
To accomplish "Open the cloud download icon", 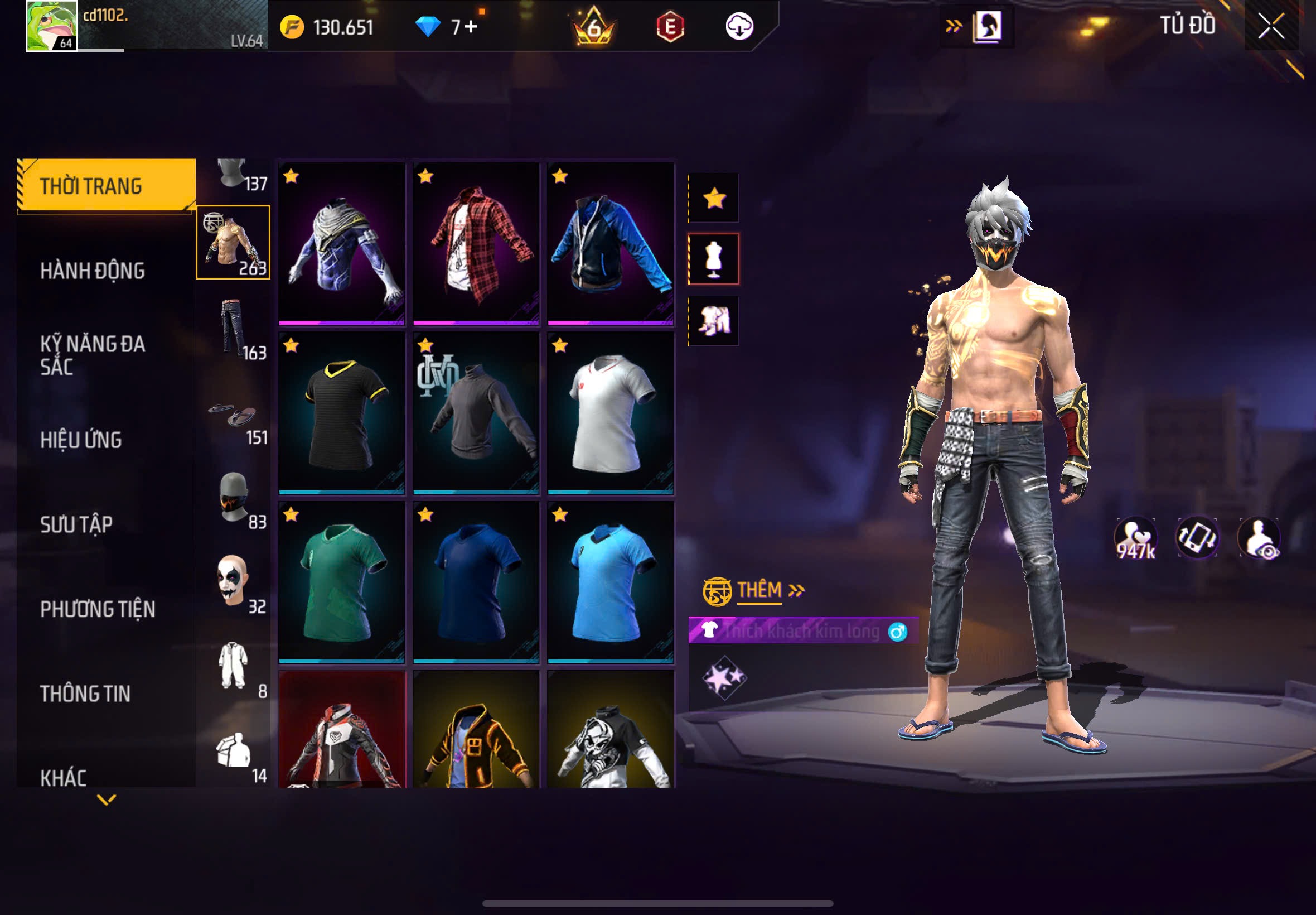I will pyautogui.click(x=739, y=26).
